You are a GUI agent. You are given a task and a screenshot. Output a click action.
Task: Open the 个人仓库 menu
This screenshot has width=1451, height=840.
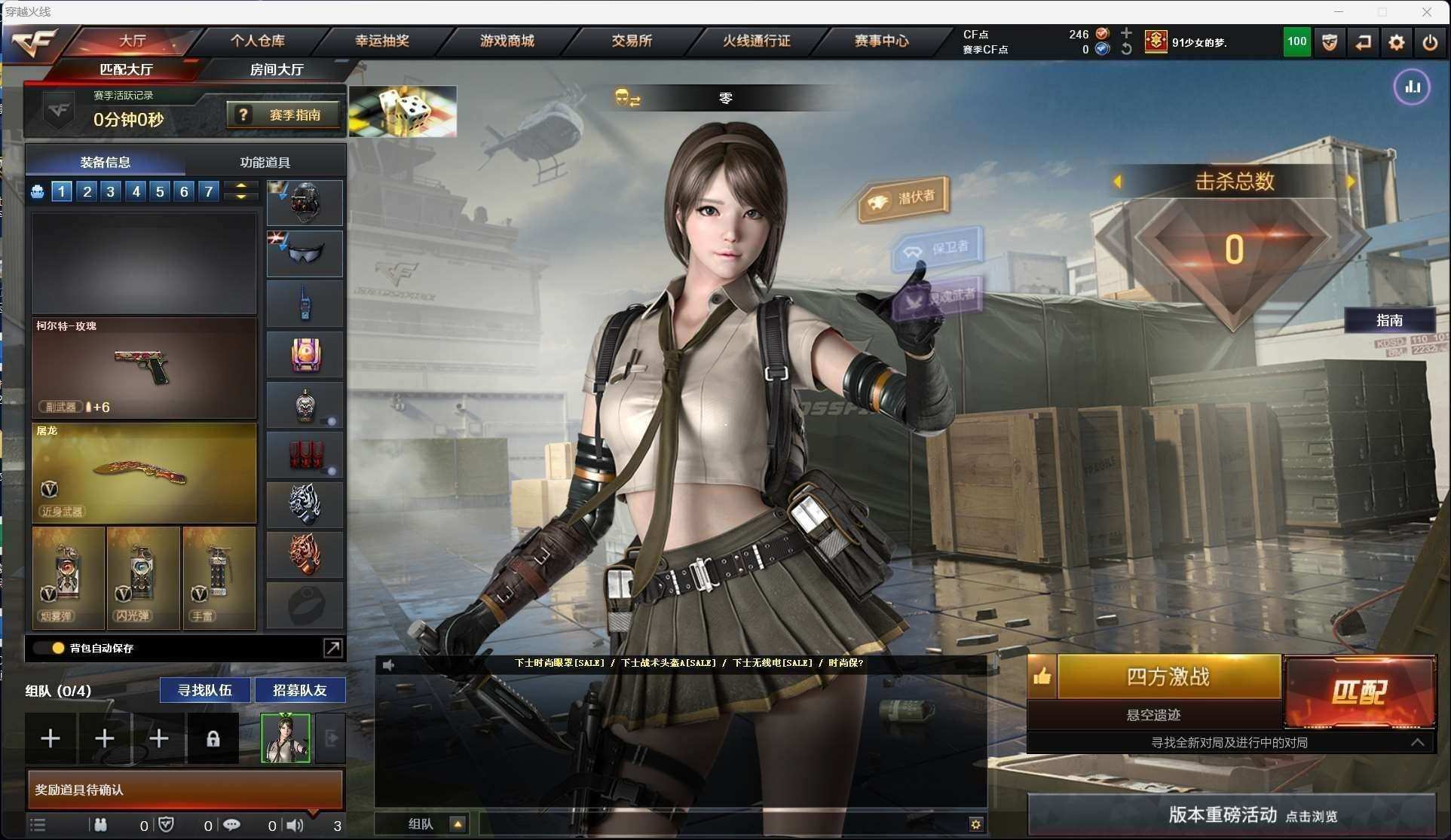pyautogui.click(x=257, y=41)
